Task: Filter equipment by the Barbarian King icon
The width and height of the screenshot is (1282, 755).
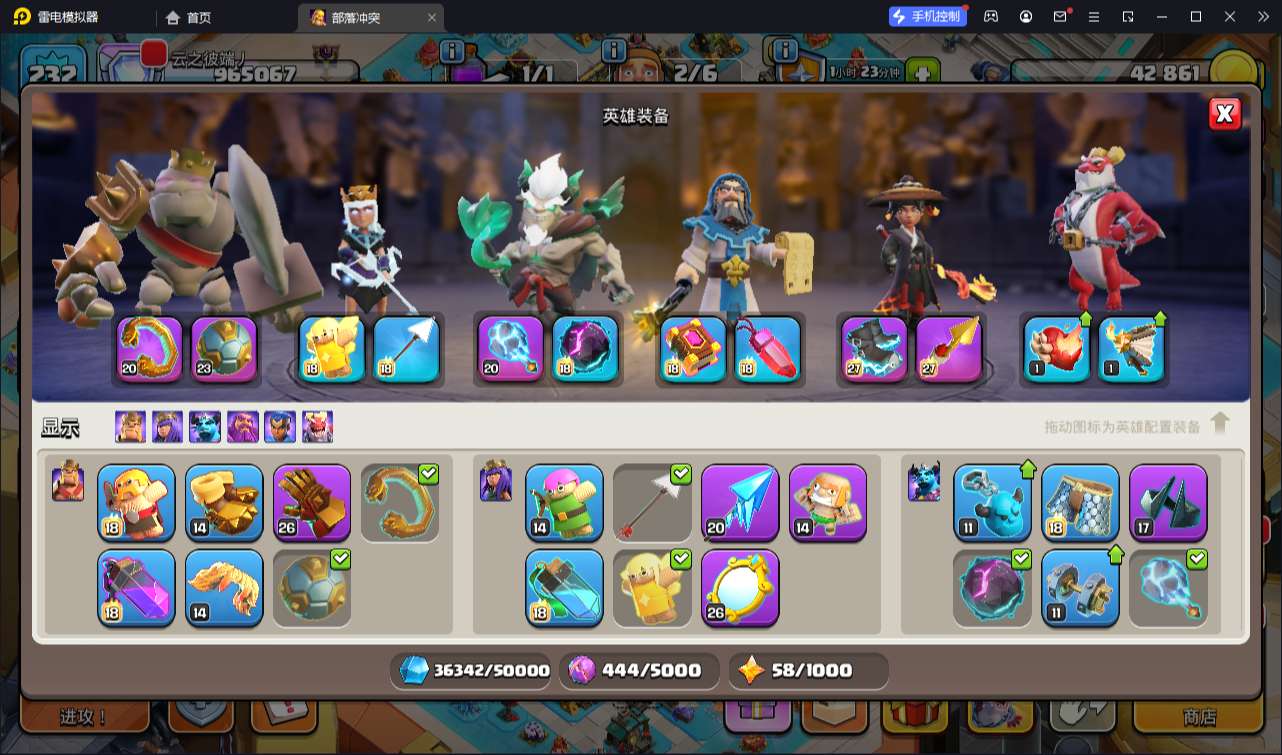Action: pos(130,427)
